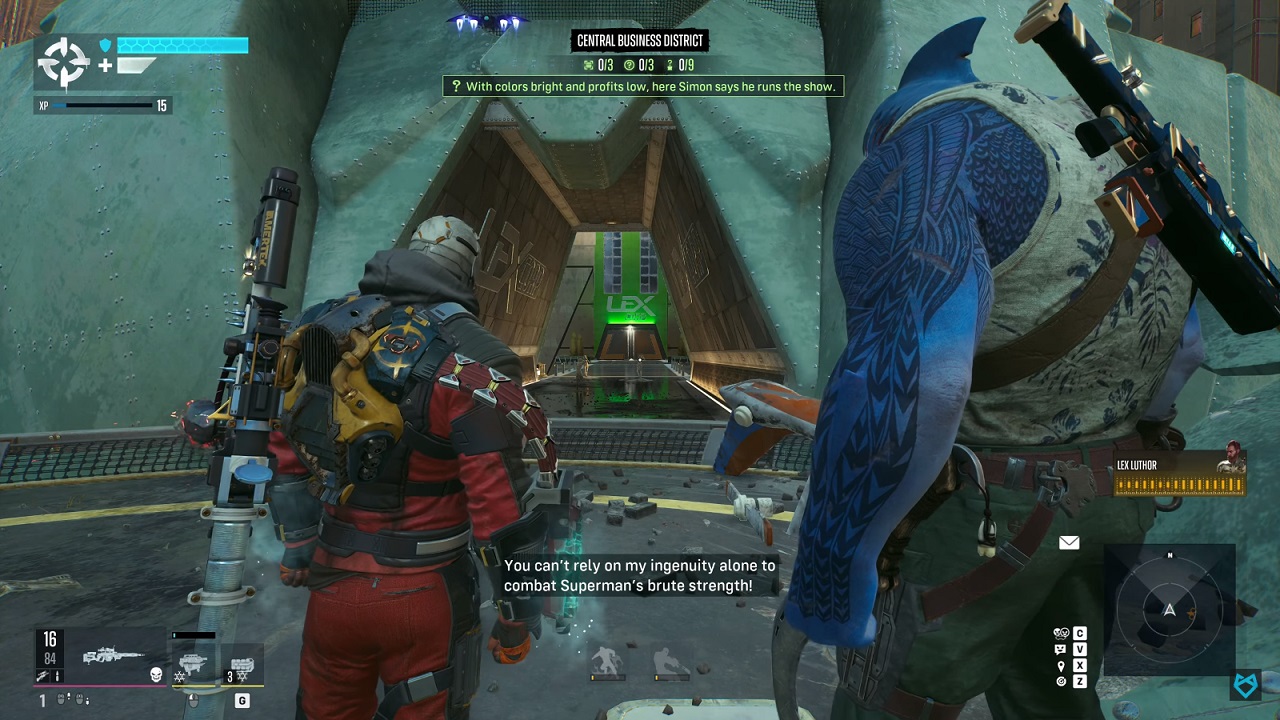Click the Deadshot crosshair character emblem
This screenshot has height=720, width=1280.
point(63,63)
